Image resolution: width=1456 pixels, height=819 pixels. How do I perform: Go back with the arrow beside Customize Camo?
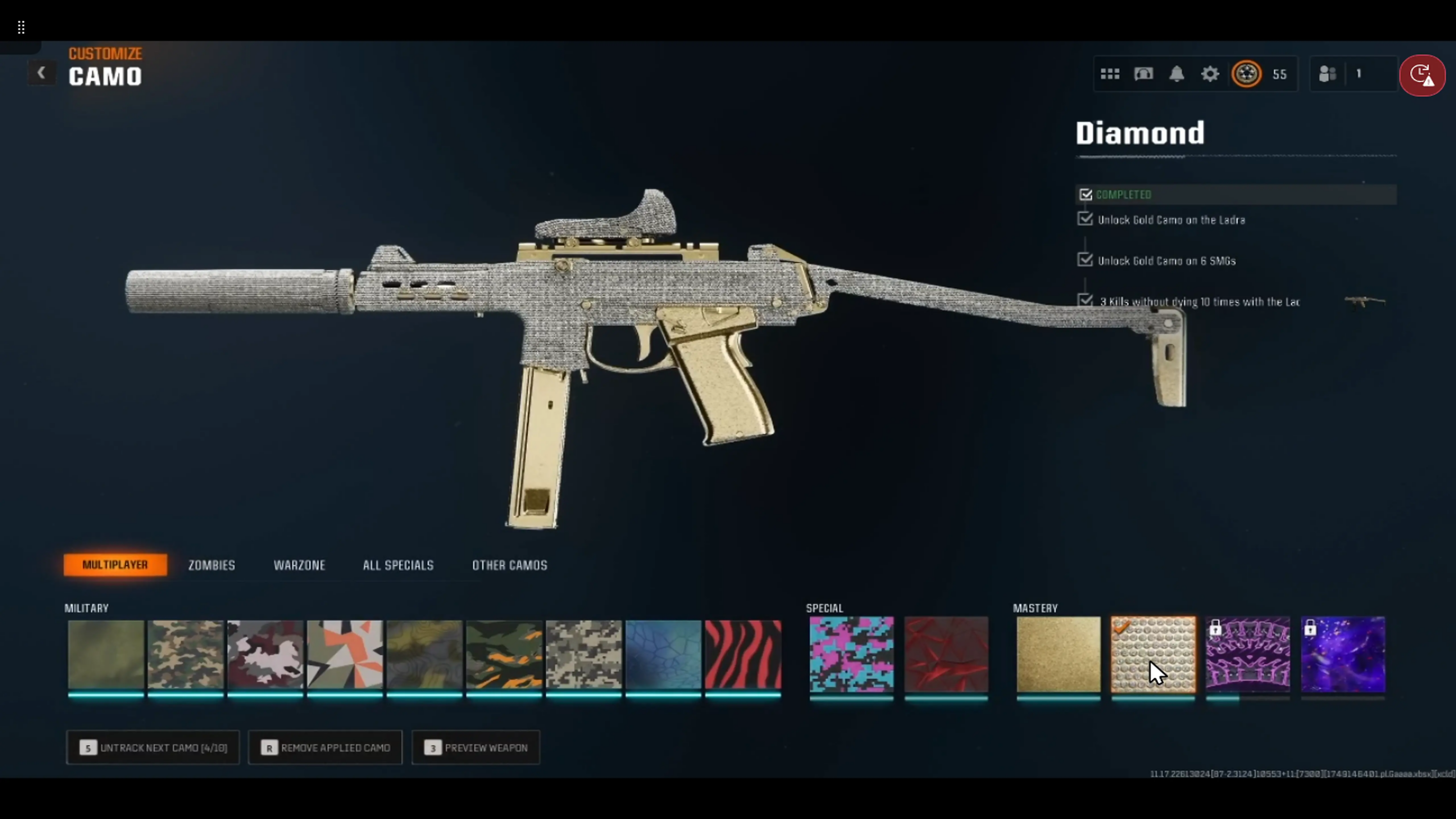41,73
